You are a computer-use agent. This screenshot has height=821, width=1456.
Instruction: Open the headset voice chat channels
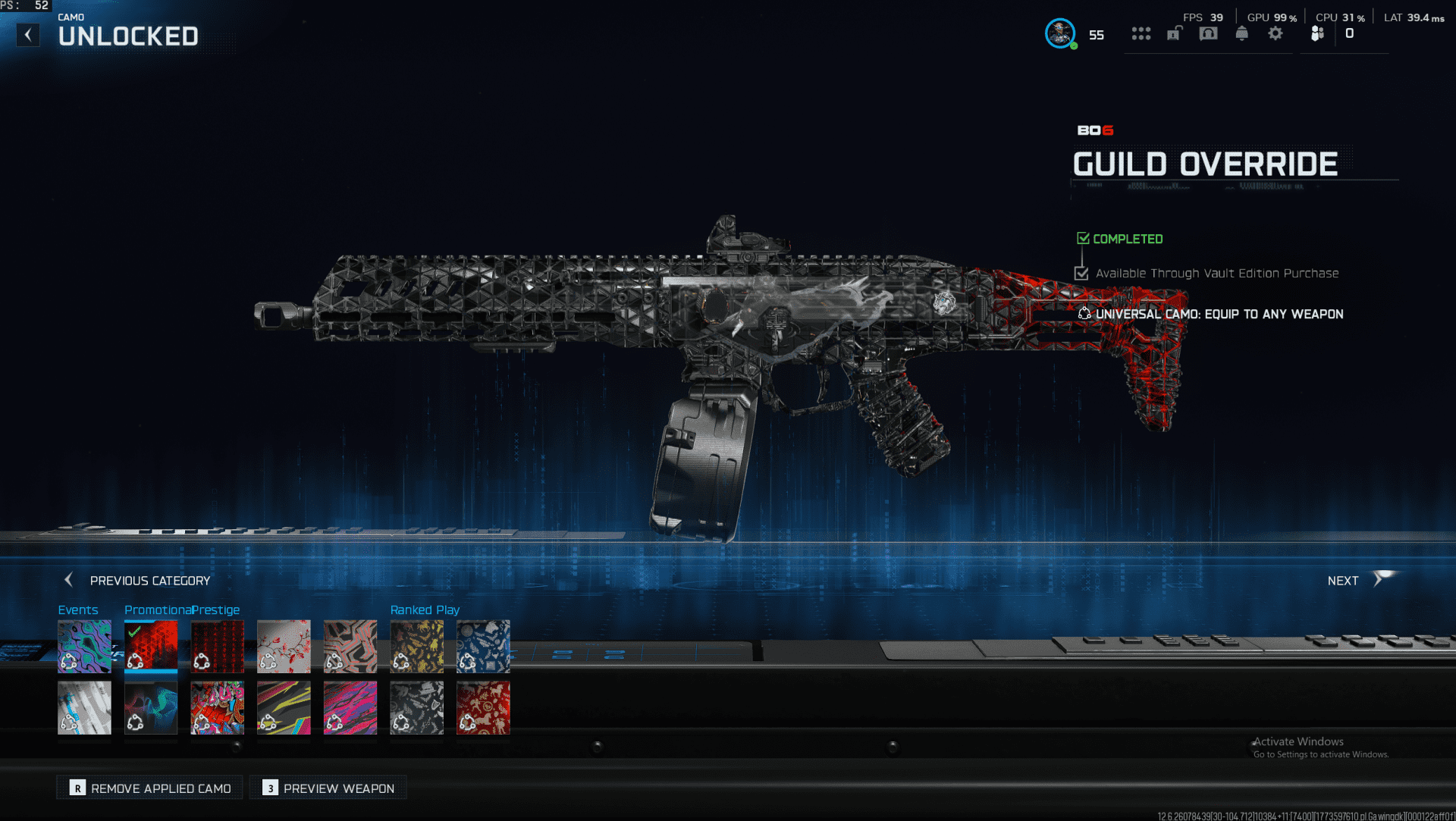pos(1208,33)
